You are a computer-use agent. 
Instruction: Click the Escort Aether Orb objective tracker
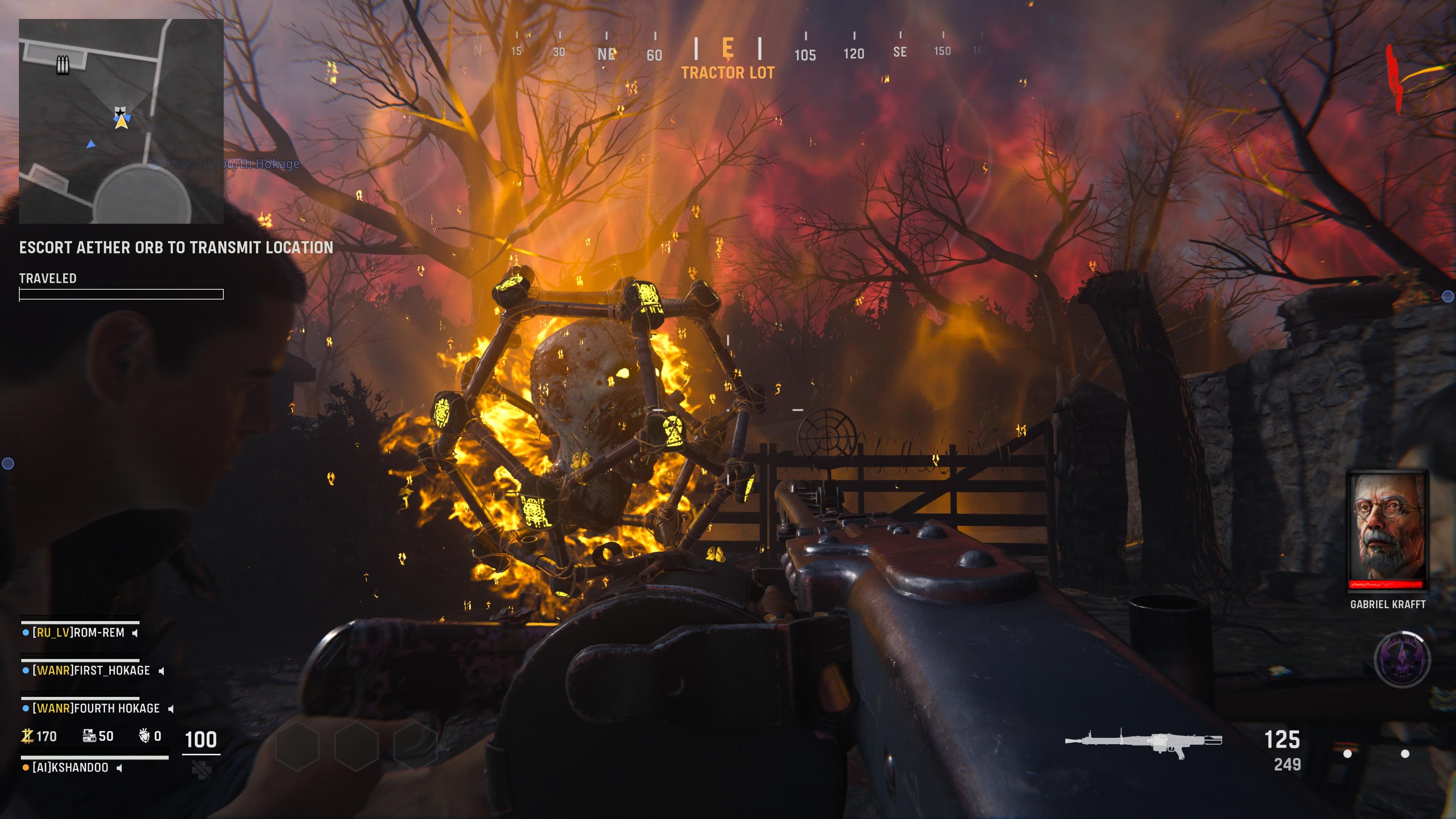coord(176,248)
